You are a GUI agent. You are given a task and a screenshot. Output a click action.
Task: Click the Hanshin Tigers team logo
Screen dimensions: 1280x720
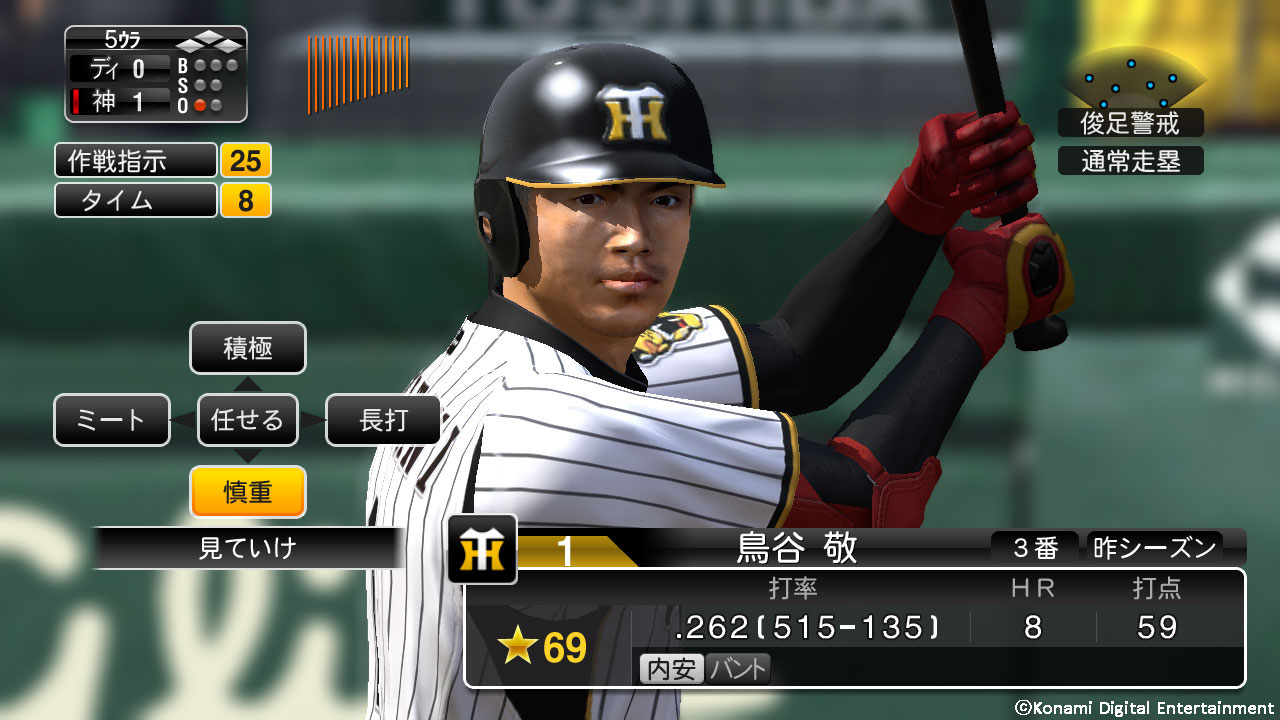[x=482, y=549]
